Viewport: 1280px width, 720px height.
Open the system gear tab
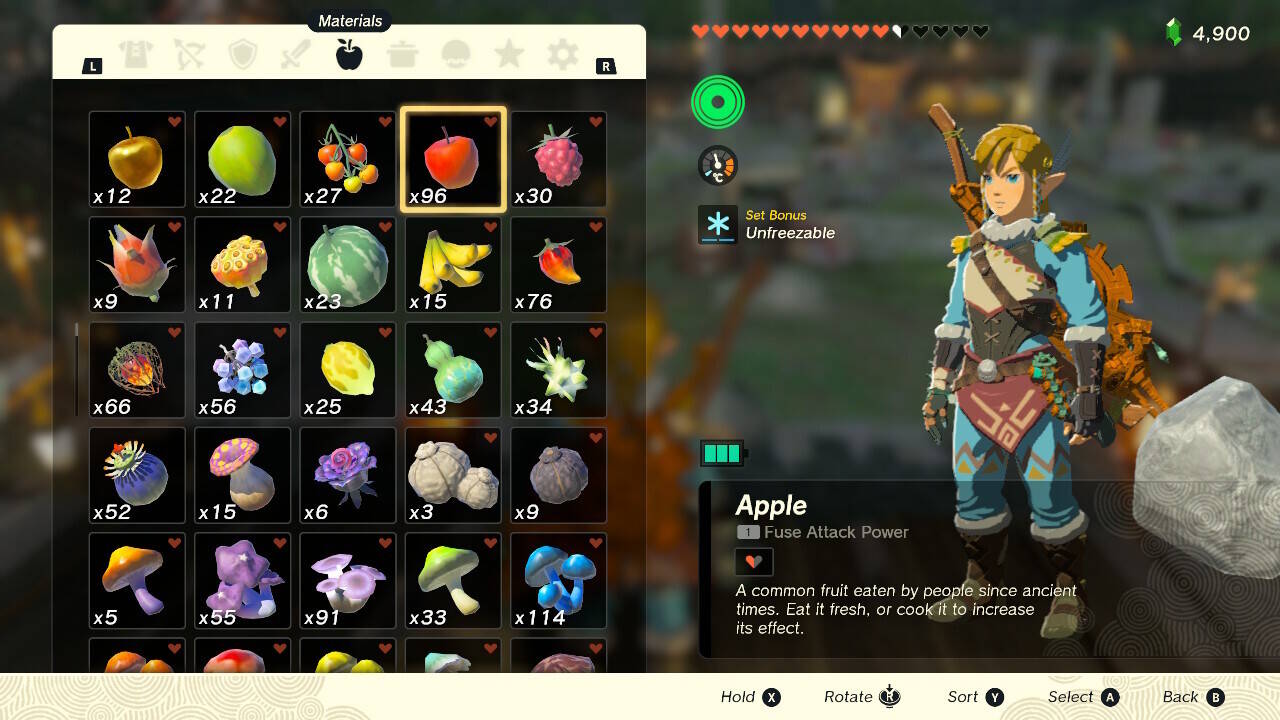click(562, 55)
